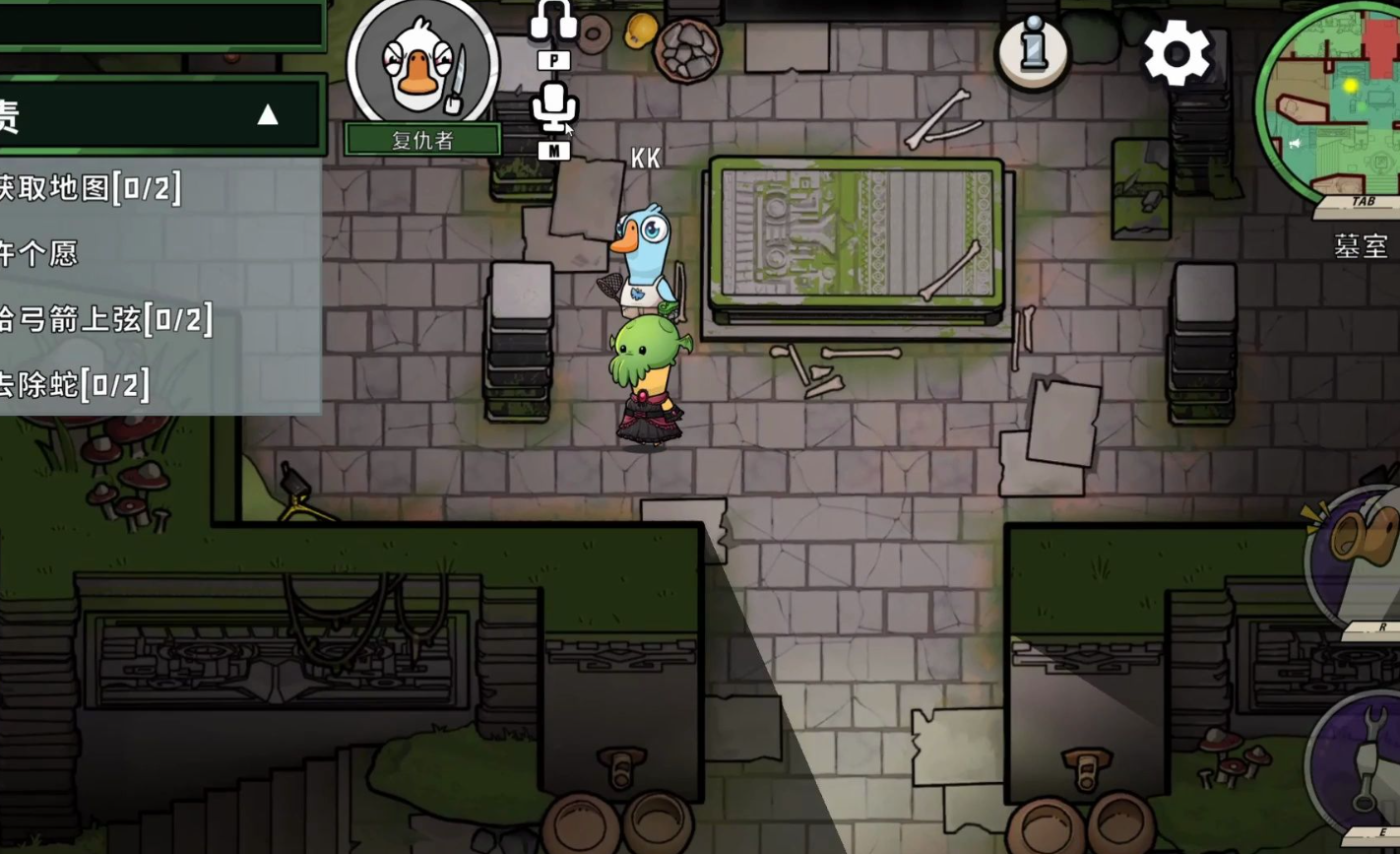Select the 获取地图 task entry
This screenshot has width=1400, height=854.
(x=91, y=187)
